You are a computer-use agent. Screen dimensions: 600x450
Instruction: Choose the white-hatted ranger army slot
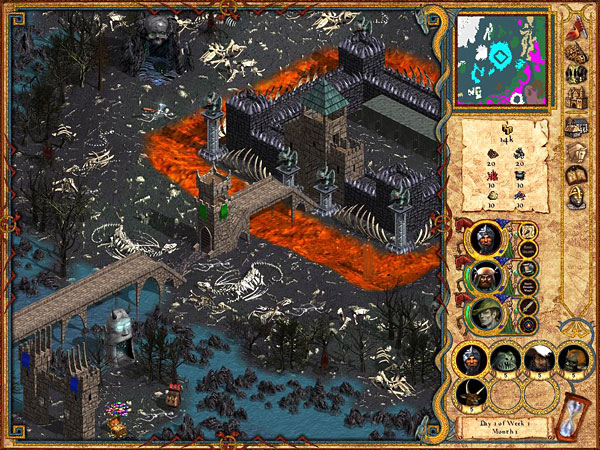pos(538,360)
